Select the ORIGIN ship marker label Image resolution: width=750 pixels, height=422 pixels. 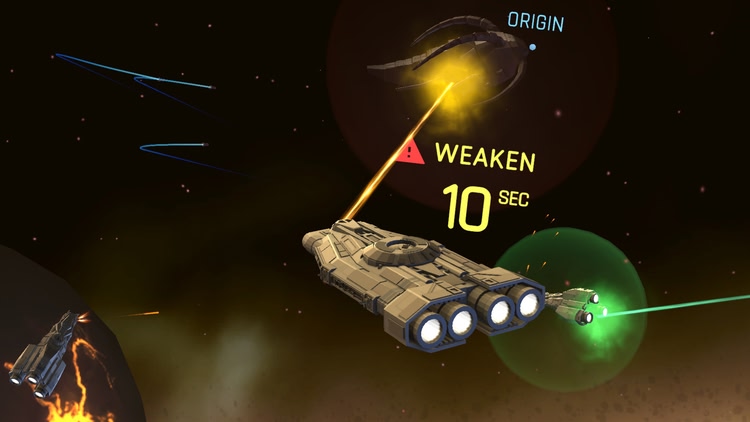pyautogui.click(x=535, y=23)
